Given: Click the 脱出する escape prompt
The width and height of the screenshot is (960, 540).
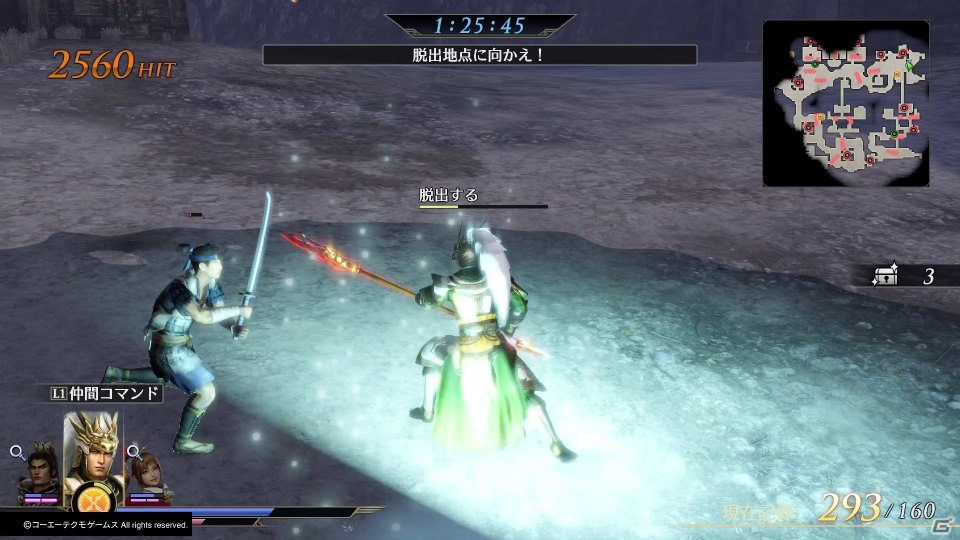Looking at the screenshot, I should tap(449, 195).
